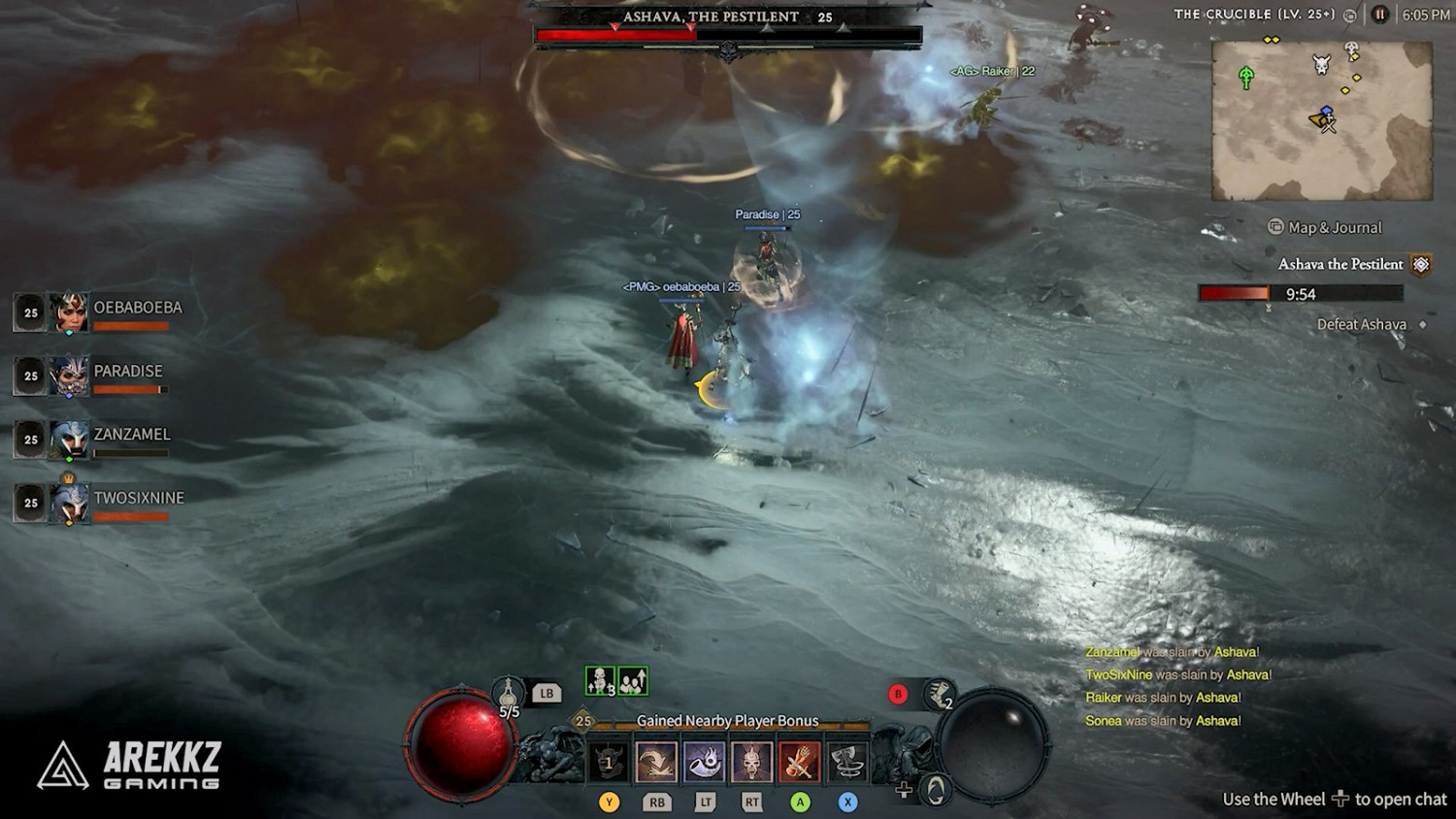Activate the axe skill bound to X
Image resolution: width=1456 pixels, height=819 pixels.
pos(845,761)
